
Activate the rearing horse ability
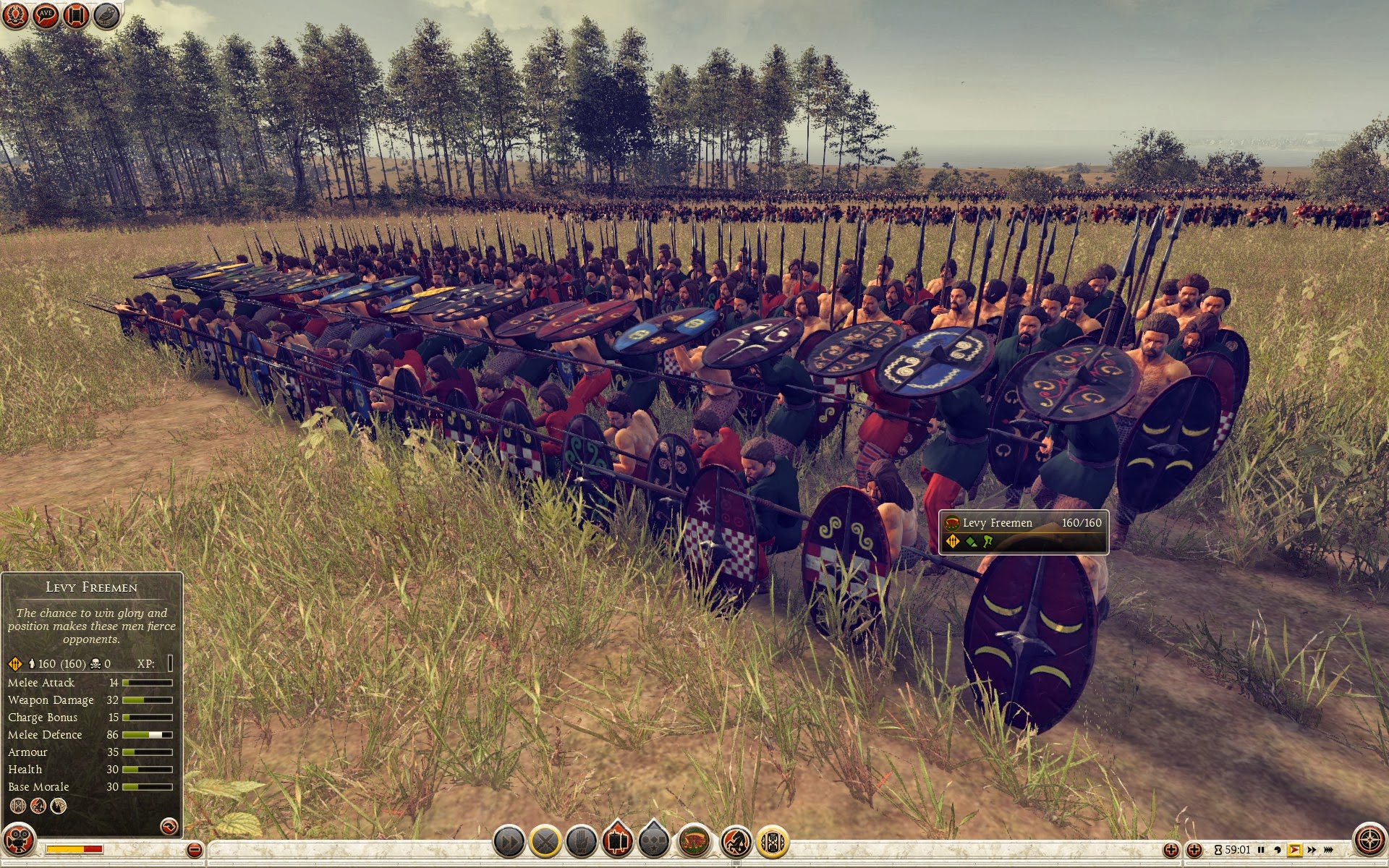(x=736, y=842)
